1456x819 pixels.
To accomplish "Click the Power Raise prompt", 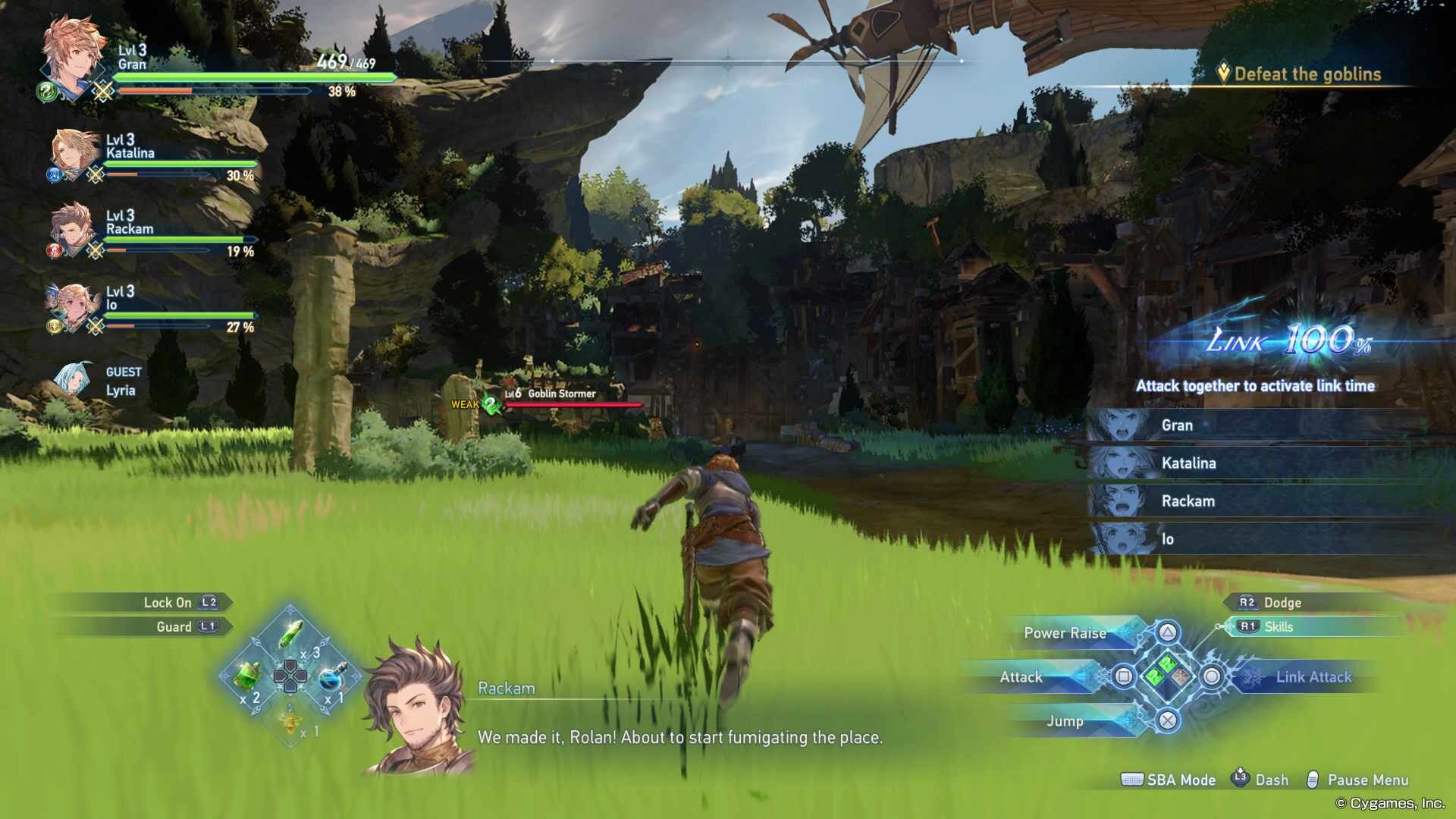I will pyautogui.click(x=1065, y=632).
